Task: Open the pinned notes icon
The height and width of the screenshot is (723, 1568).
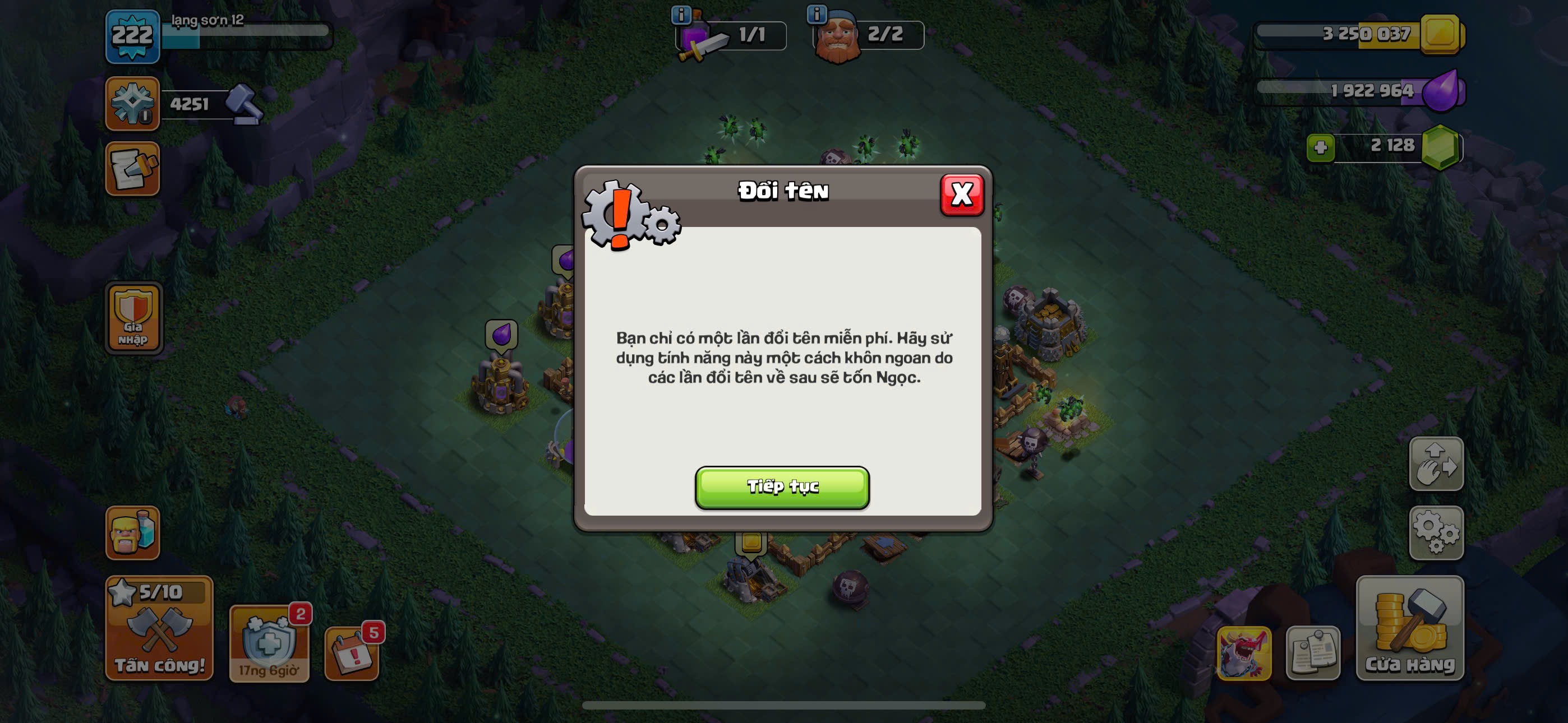Action: pyautogui.click(x=1312, y=653)
